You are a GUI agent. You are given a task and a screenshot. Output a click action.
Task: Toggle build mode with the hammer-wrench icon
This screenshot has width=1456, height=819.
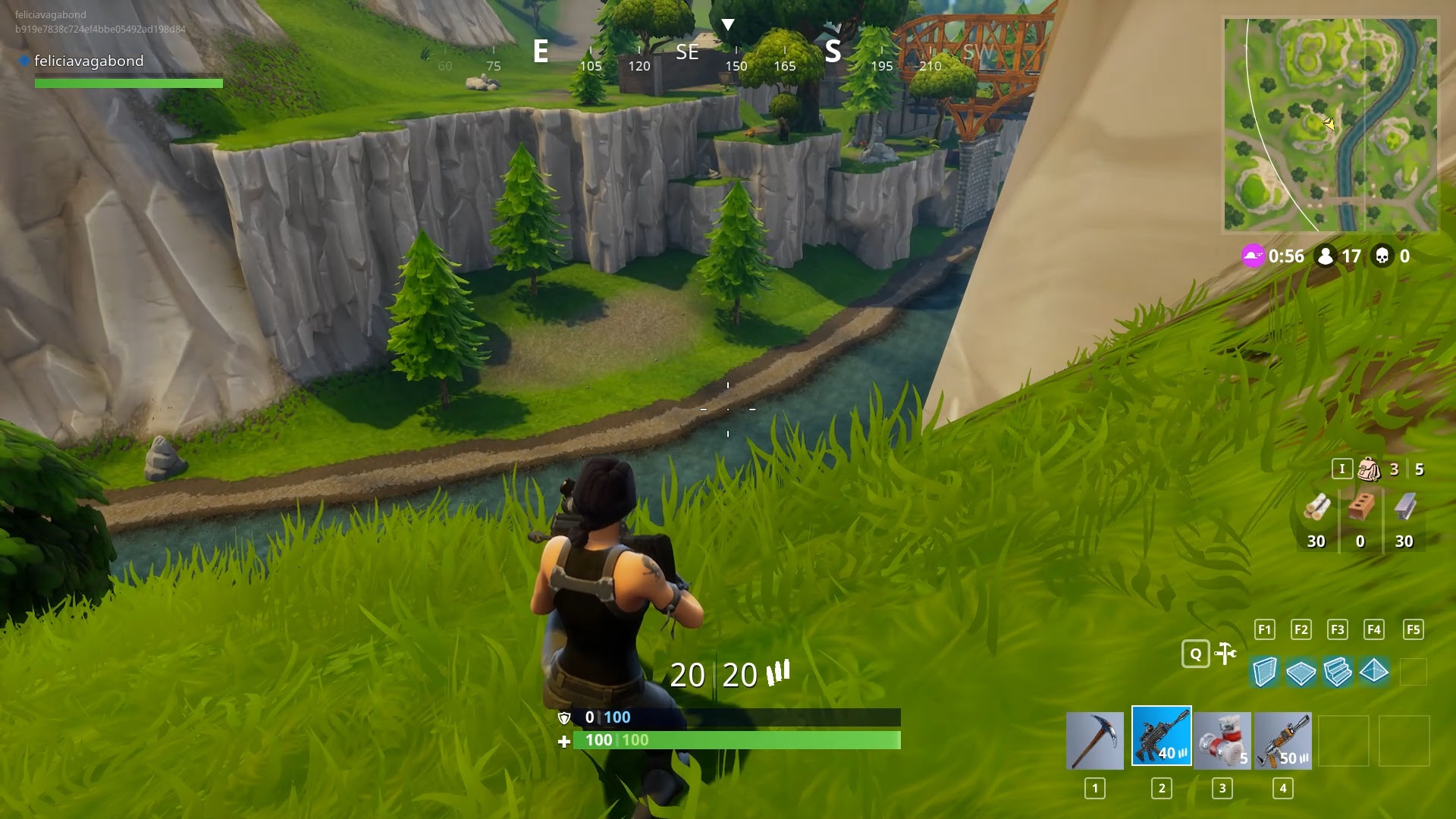click(1225, 654)
